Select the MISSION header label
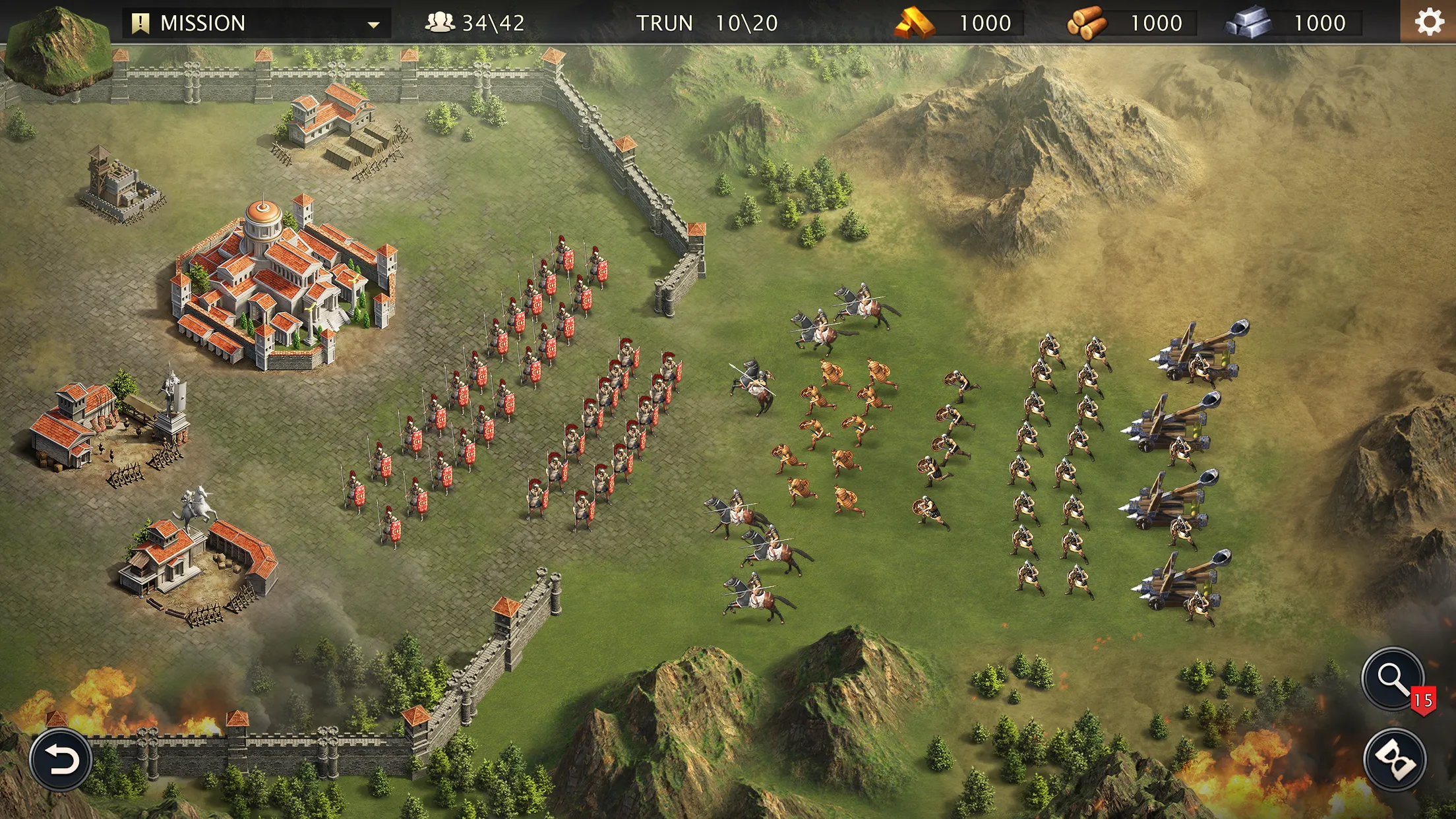This screenshot has width=1456, height=819. (204, 22)
